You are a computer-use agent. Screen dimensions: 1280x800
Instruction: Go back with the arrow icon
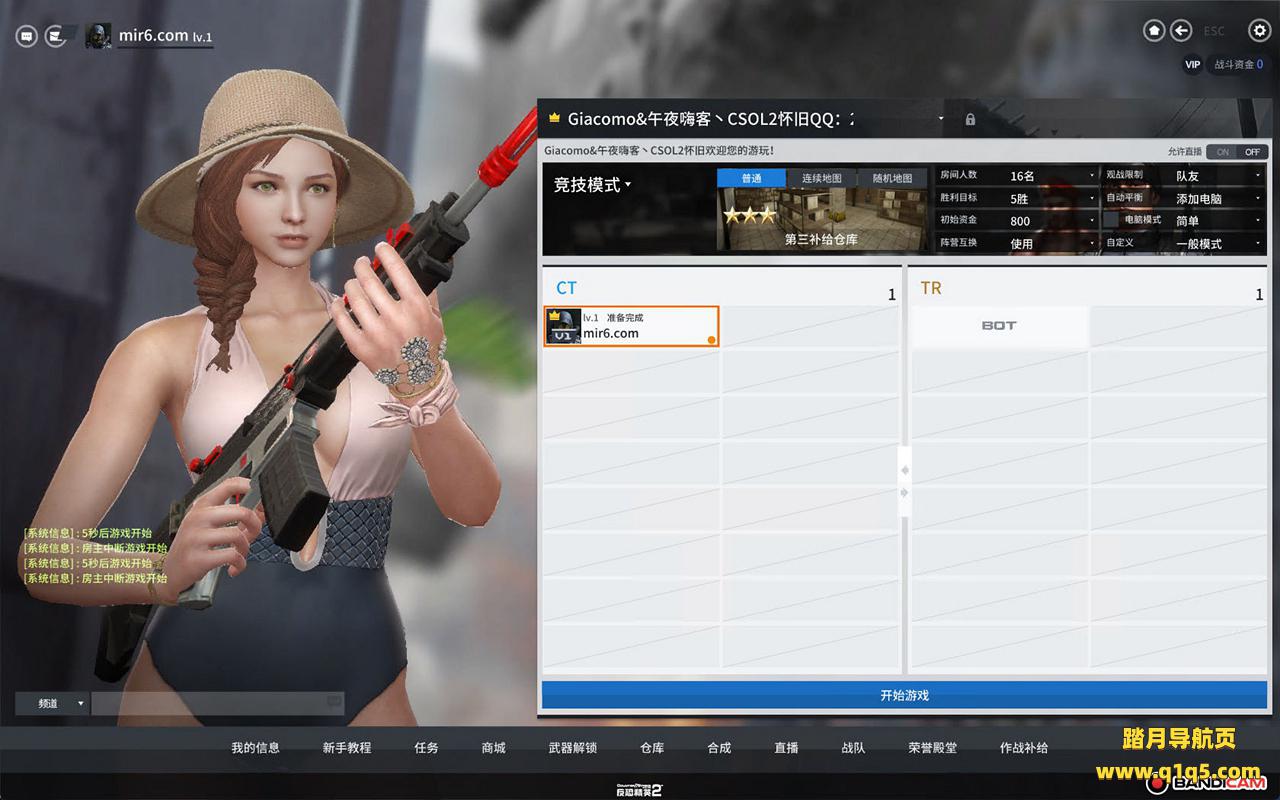pyautogui.click(x=1181, y=31)
